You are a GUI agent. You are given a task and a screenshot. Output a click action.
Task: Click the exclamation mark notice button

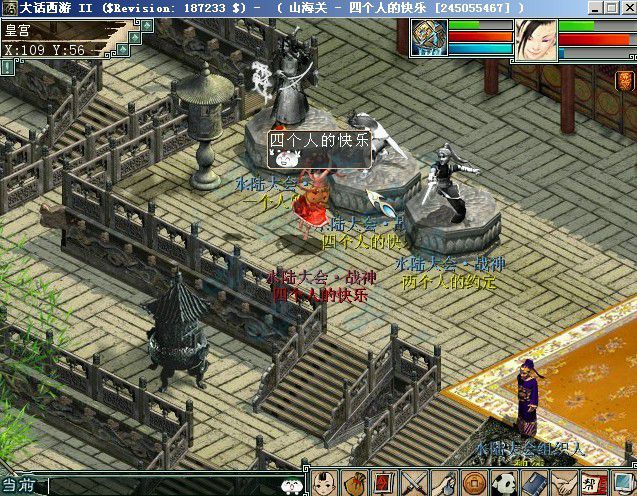(7, 68)
